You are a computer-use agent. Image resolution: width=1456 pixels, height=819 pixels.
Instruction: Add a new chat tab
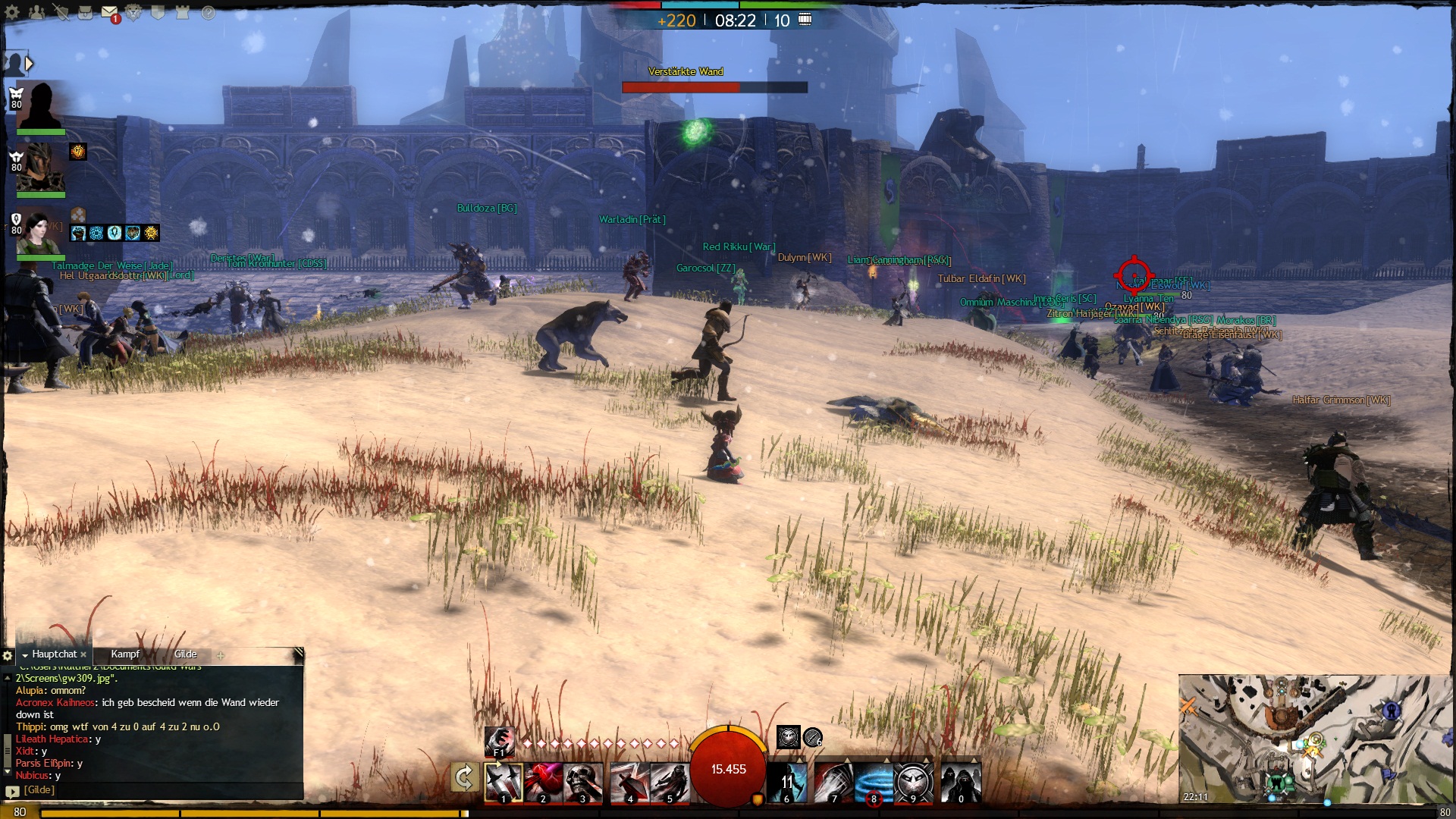220,655
